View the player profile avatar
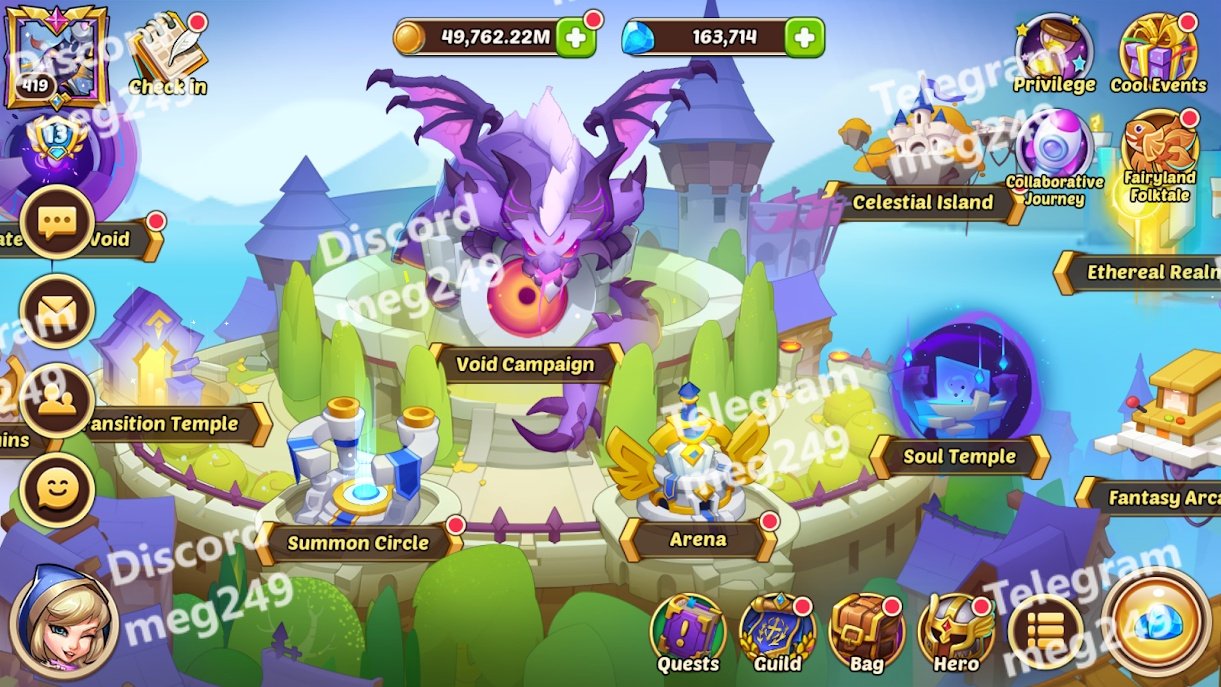The height and width of the screenshot is (687, 1221). click(x=43, y=55)
